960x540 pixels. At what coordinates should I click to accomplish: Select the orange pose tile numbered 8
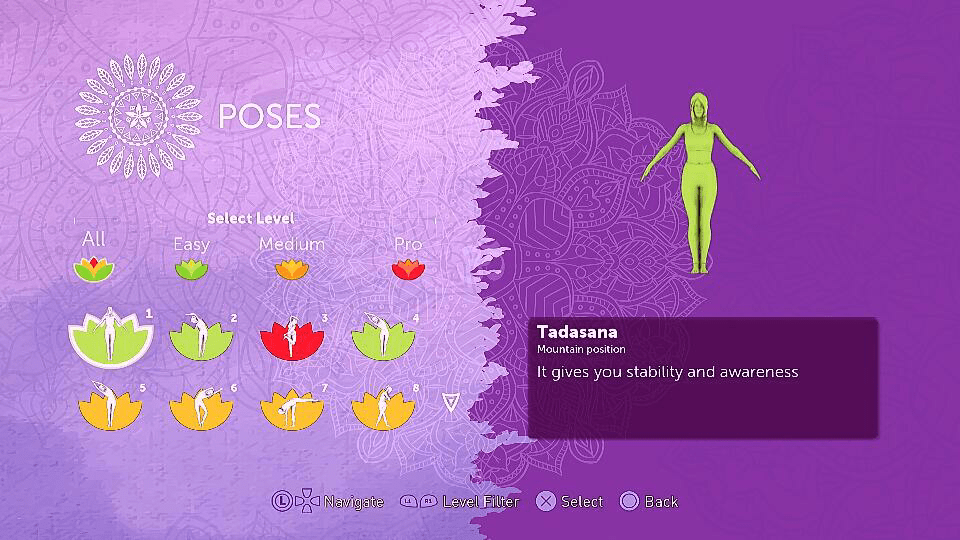[x=383, y=406]
